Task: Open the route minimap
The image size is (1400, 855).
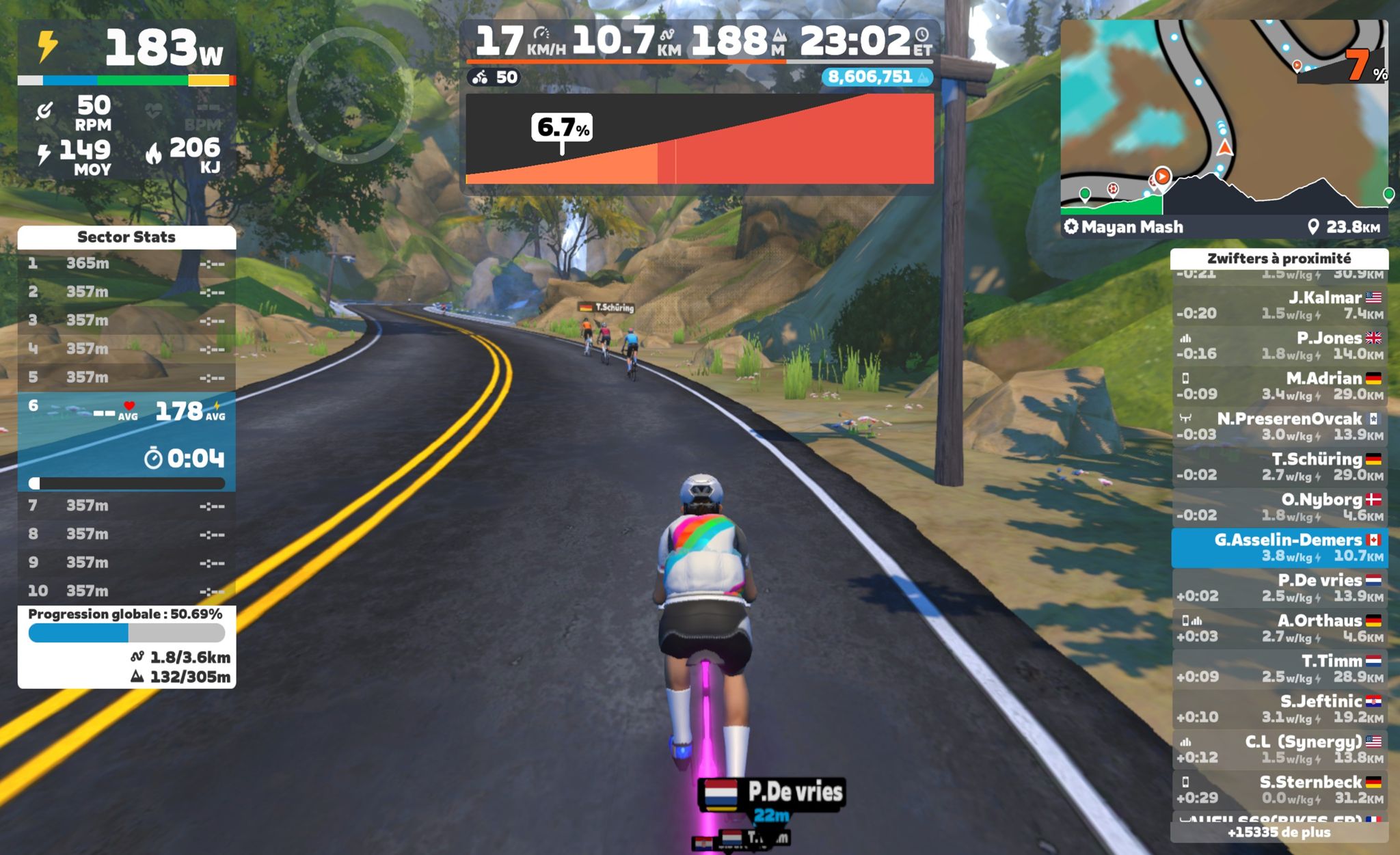Action: 1224,116
